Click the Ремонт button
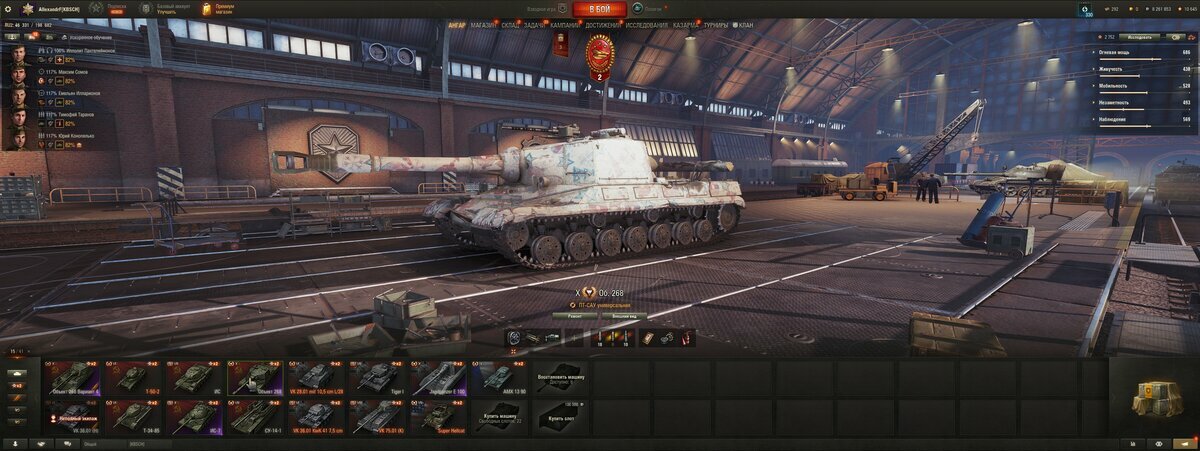 coord(575,316)
